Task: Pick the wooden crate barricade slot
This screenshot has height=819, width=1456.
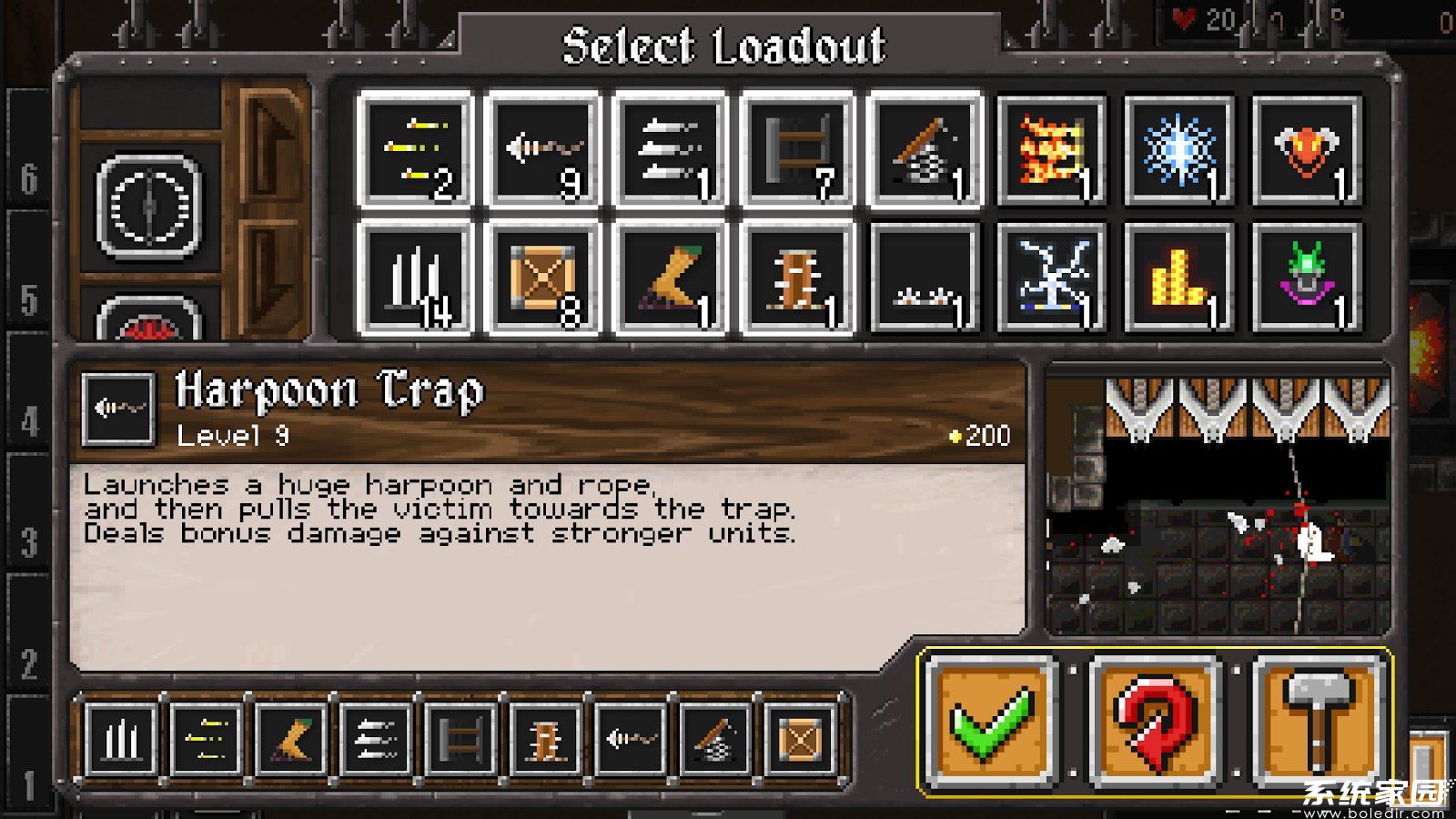Action: pyautogui.click(x=543, y=278)
